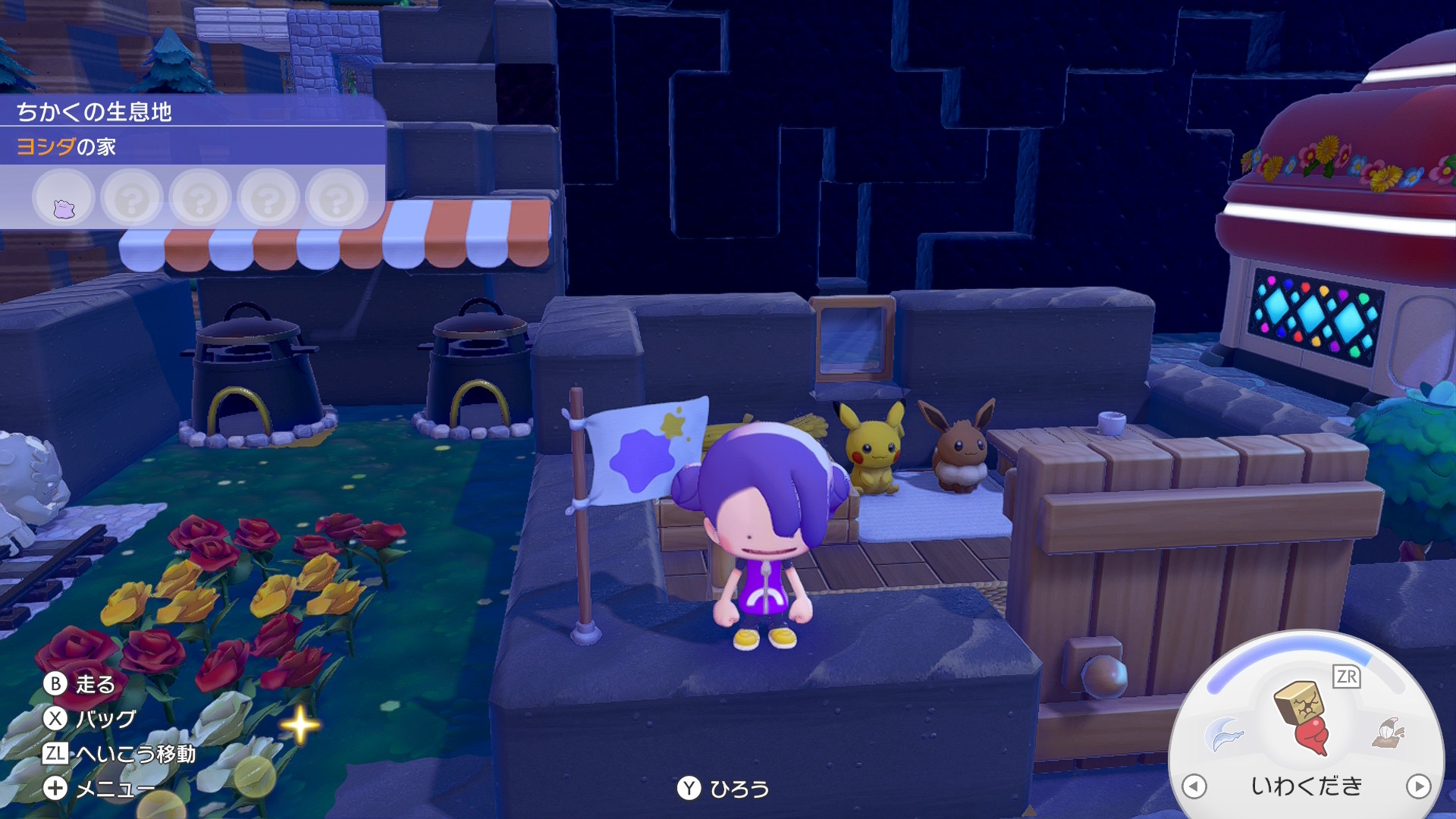Open the ヨシダの家 habitat entry

[x=67, y=146]
